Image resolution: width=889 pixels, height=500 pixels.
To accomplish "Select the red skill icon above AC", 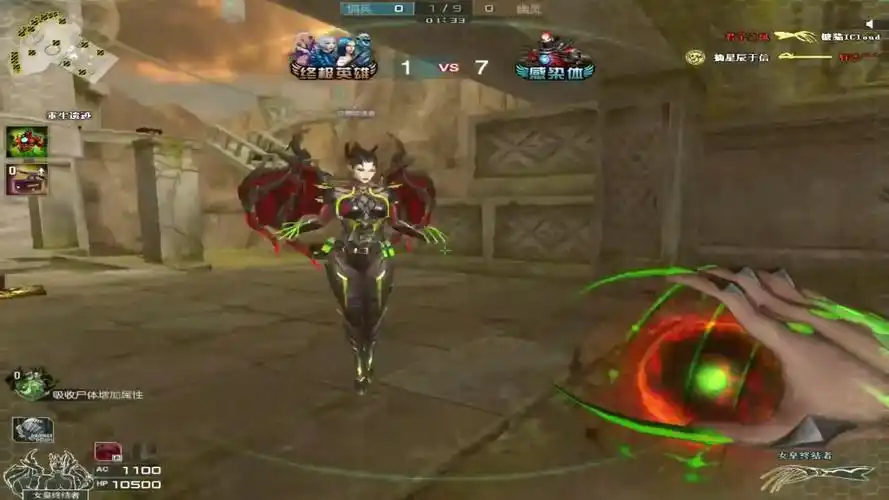I will pyautogui.click(x=107, y=451).
